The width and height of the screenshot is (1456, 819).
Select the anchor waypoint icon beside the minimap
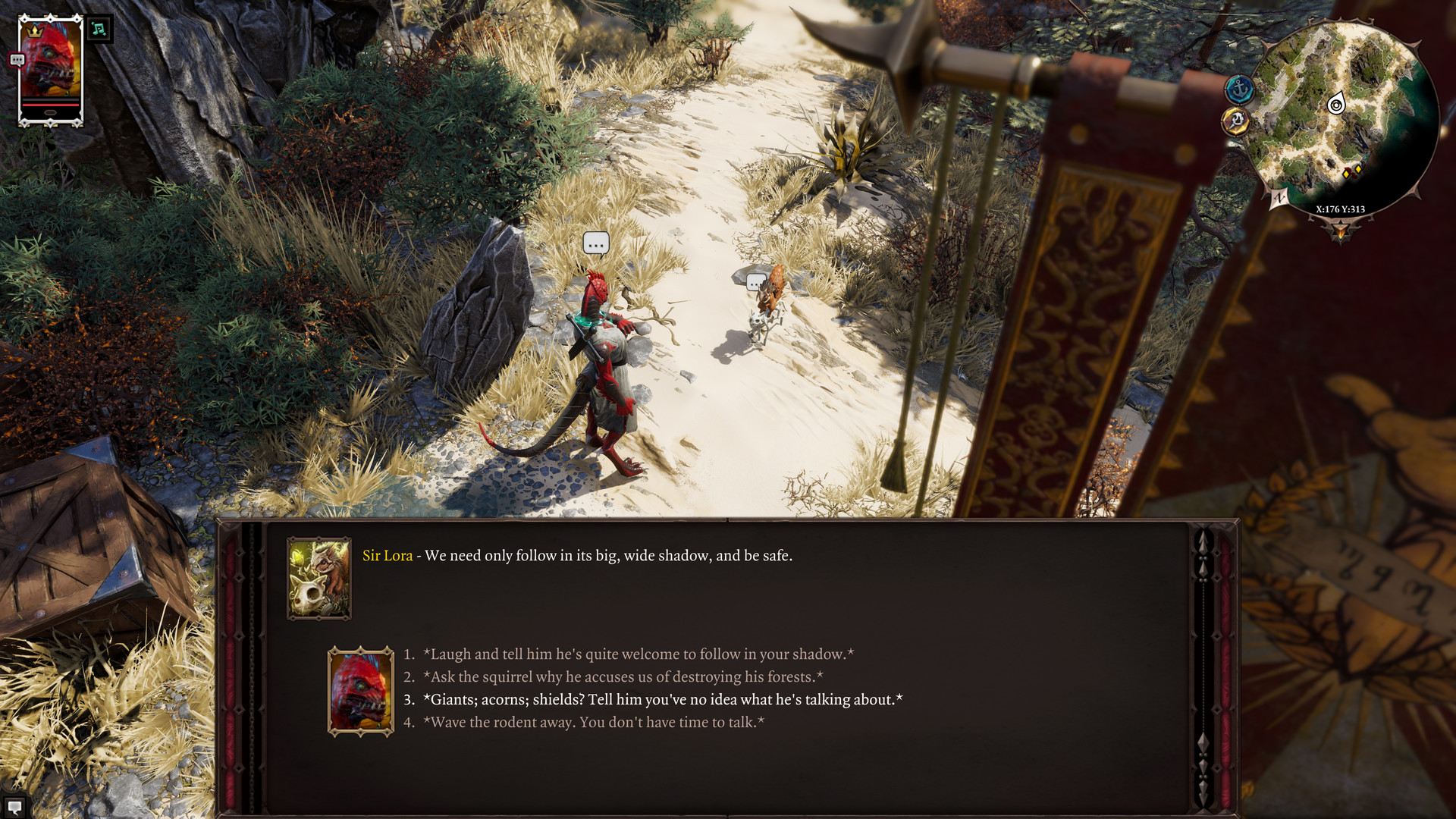pyautogui.click(x=1241, y=87)
